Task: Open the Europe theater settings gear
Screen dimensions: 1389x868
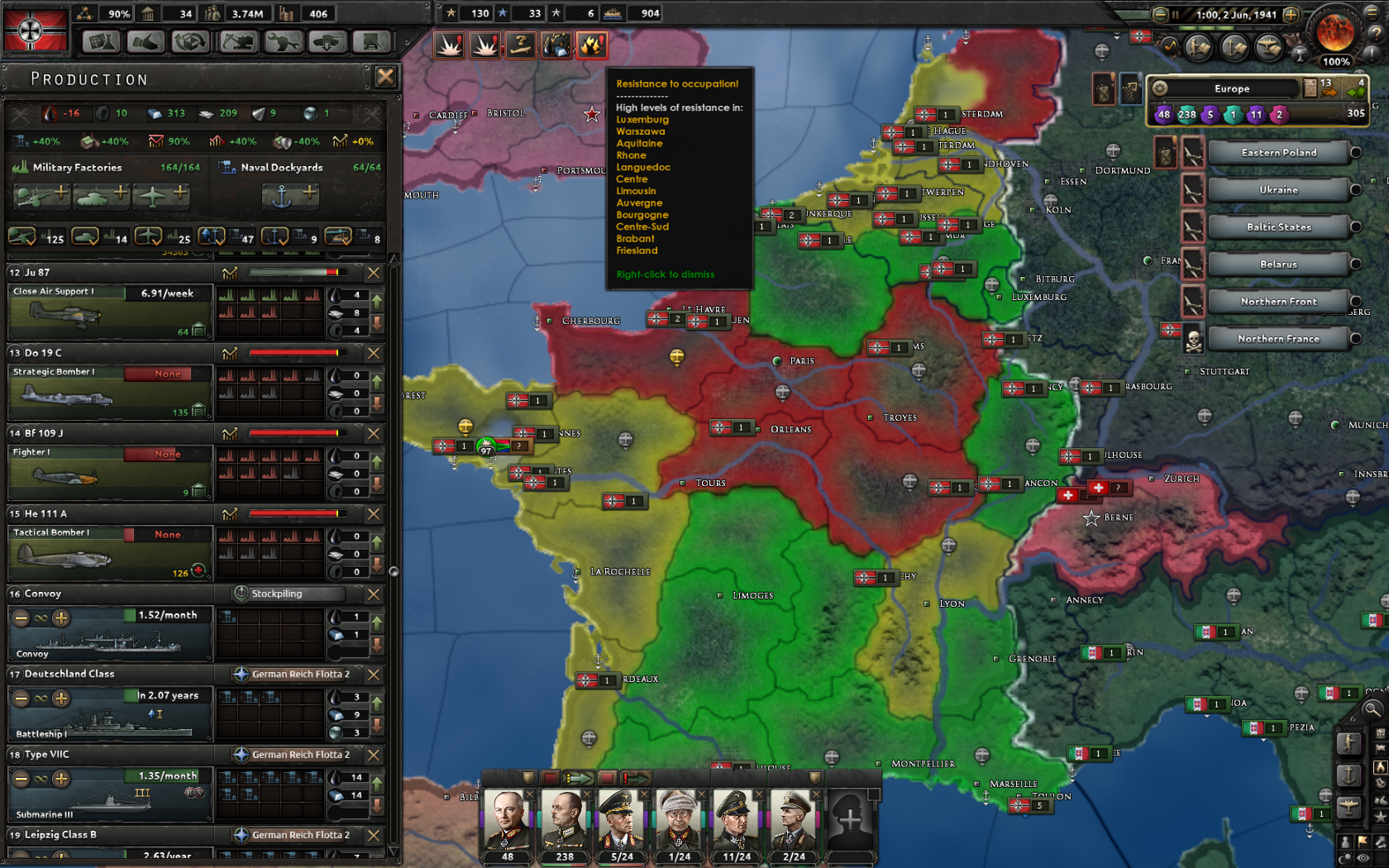Action: tap(1161, 88)
